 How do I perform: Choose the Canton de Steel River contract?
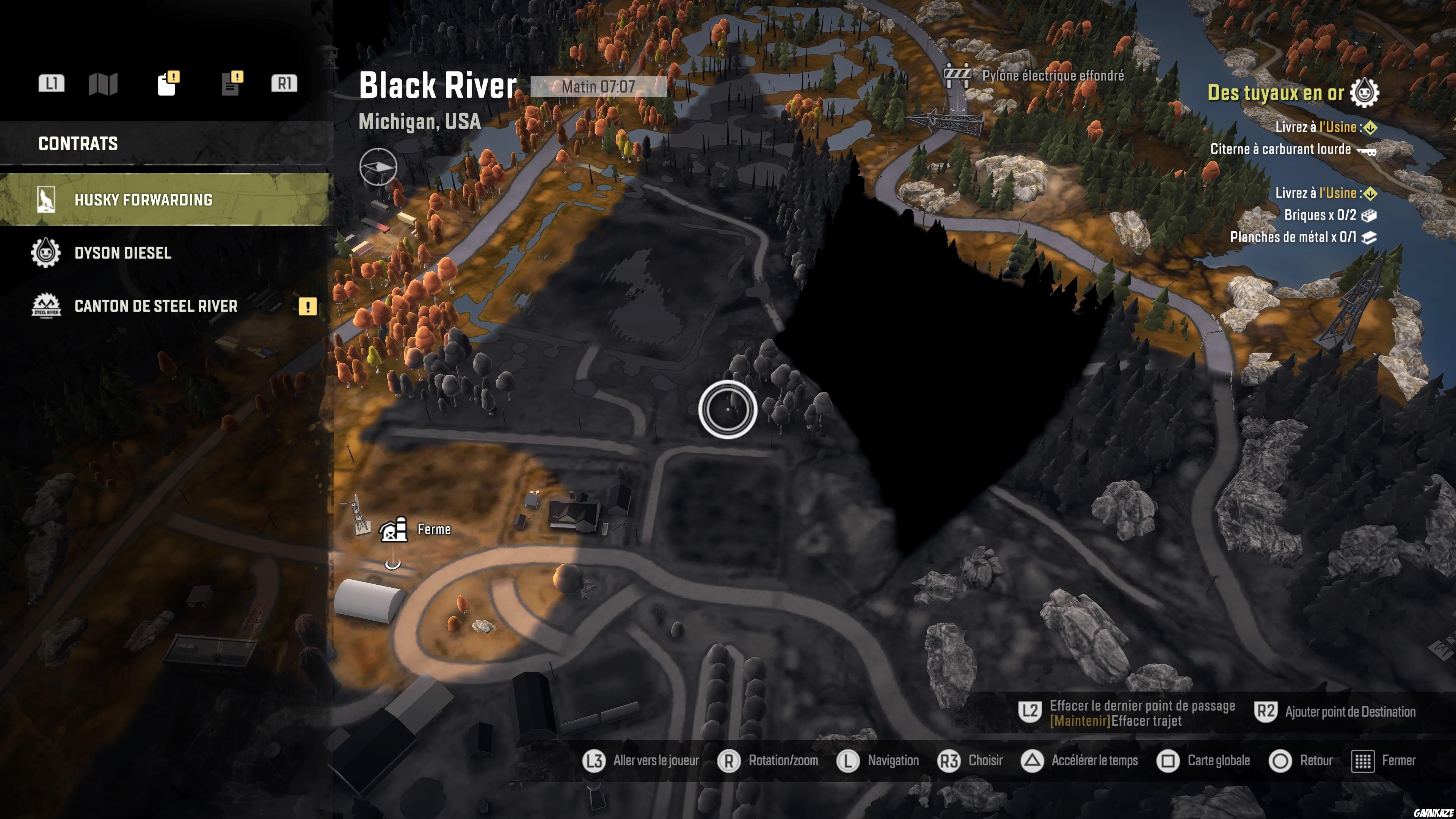tap(155, 306)
